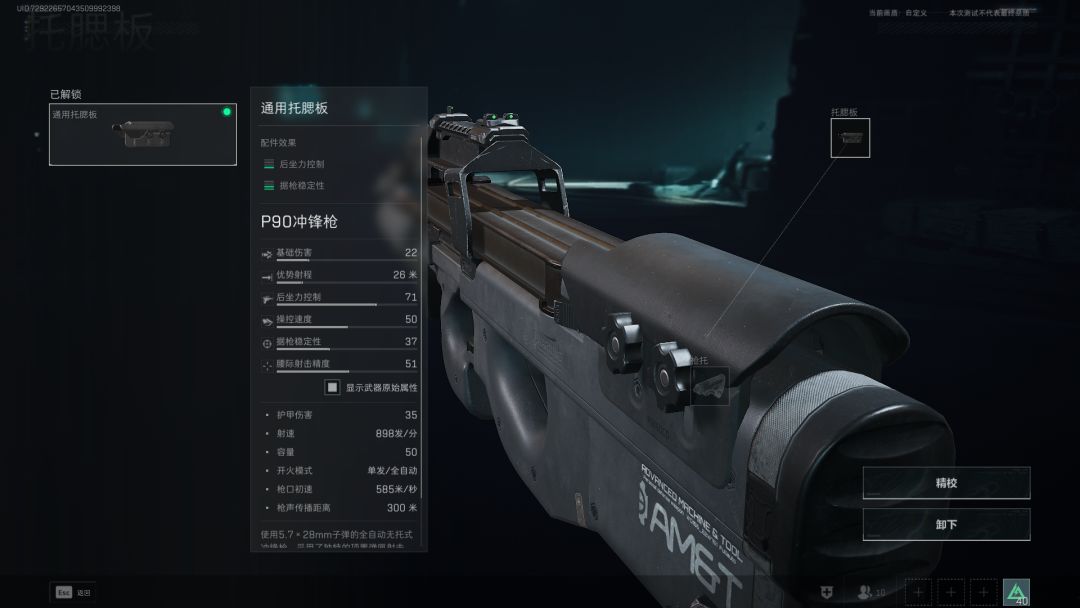
Task: Select the 通用托腮板 attachment card
Action: pyautogui.click(x=142, y=134)
